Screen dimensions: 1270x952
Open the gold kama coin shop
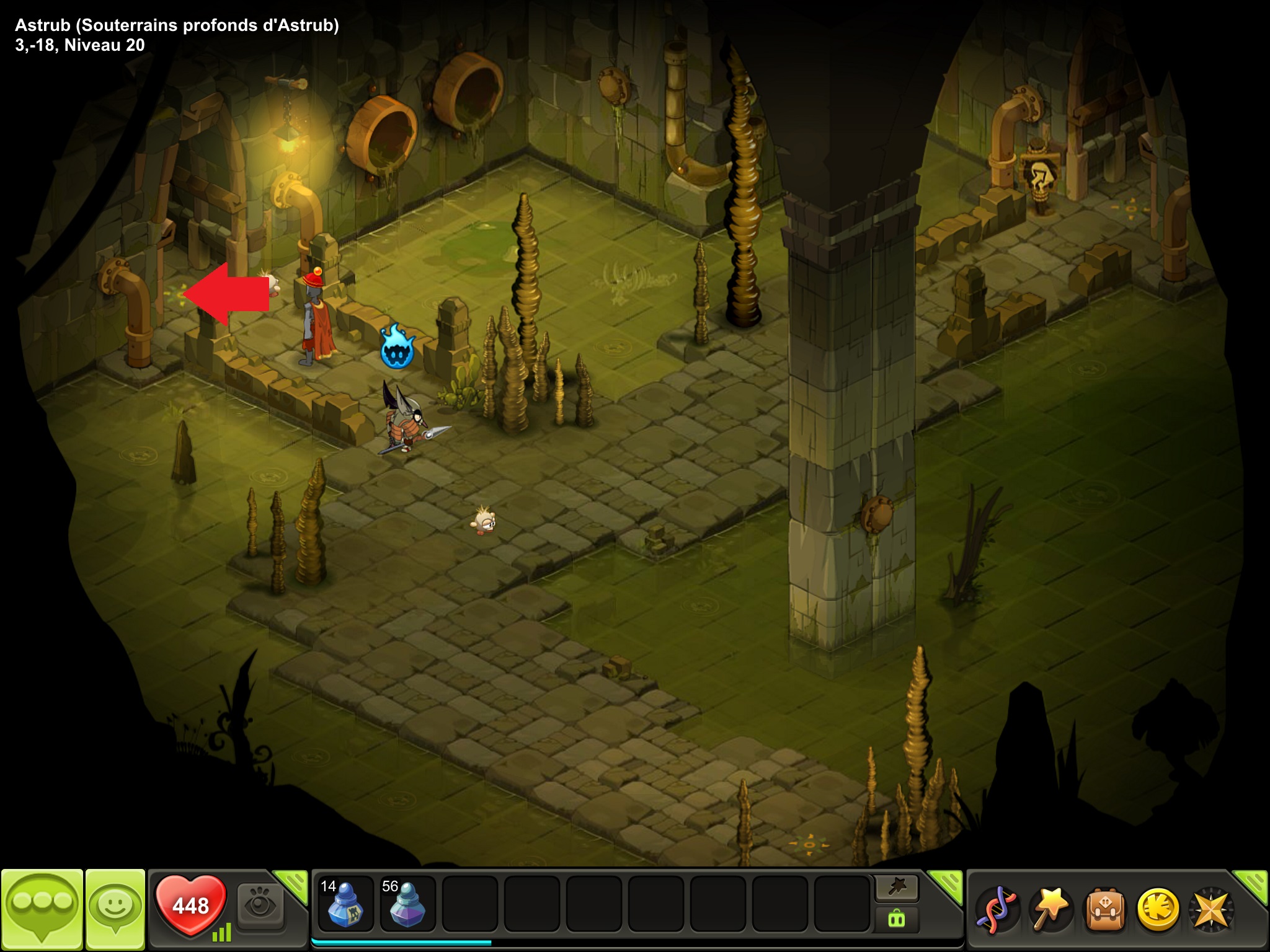pos(1157,910)
